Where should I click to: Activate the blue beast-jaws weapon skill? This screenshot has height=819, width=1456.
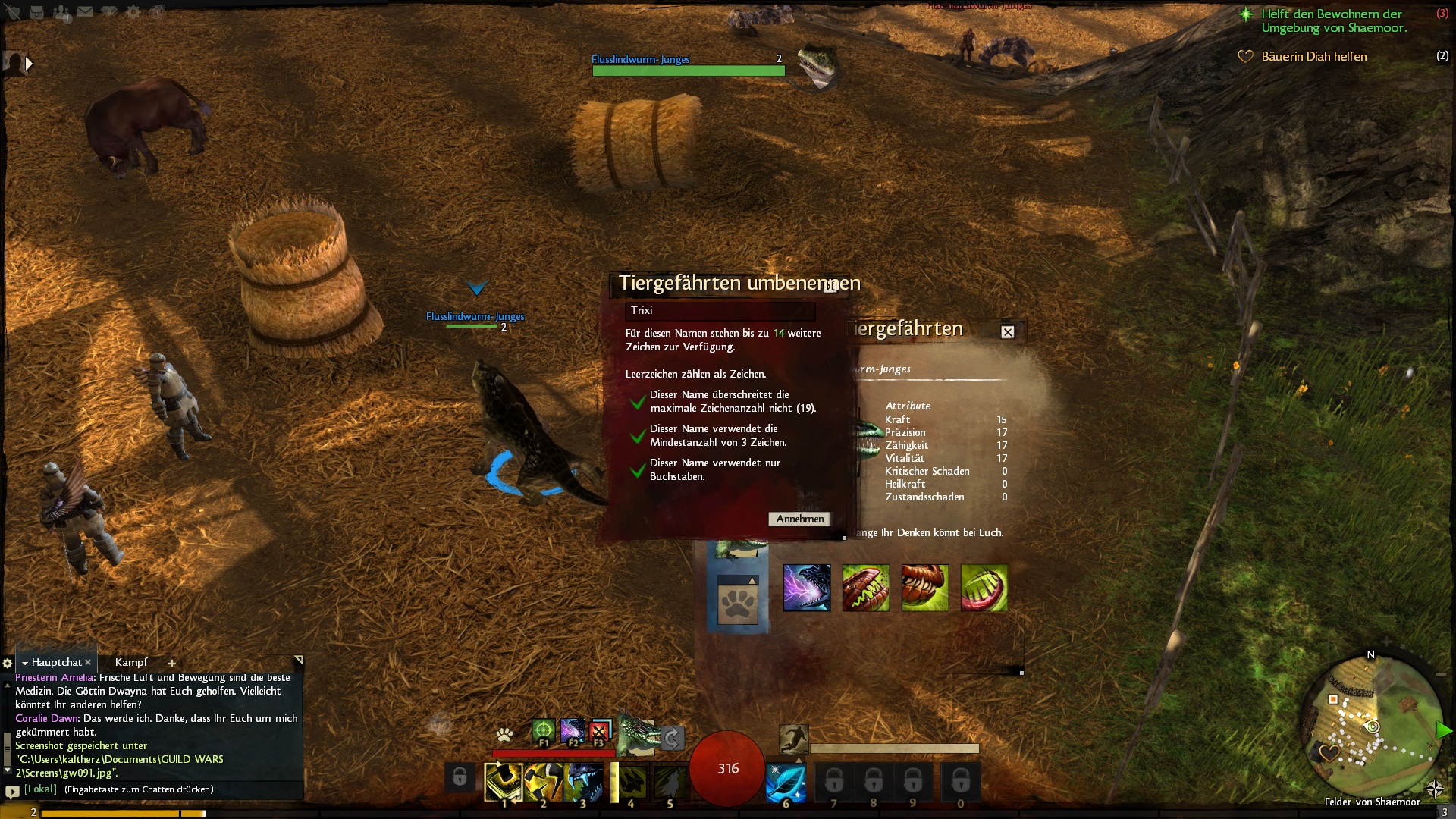(582, 783)
